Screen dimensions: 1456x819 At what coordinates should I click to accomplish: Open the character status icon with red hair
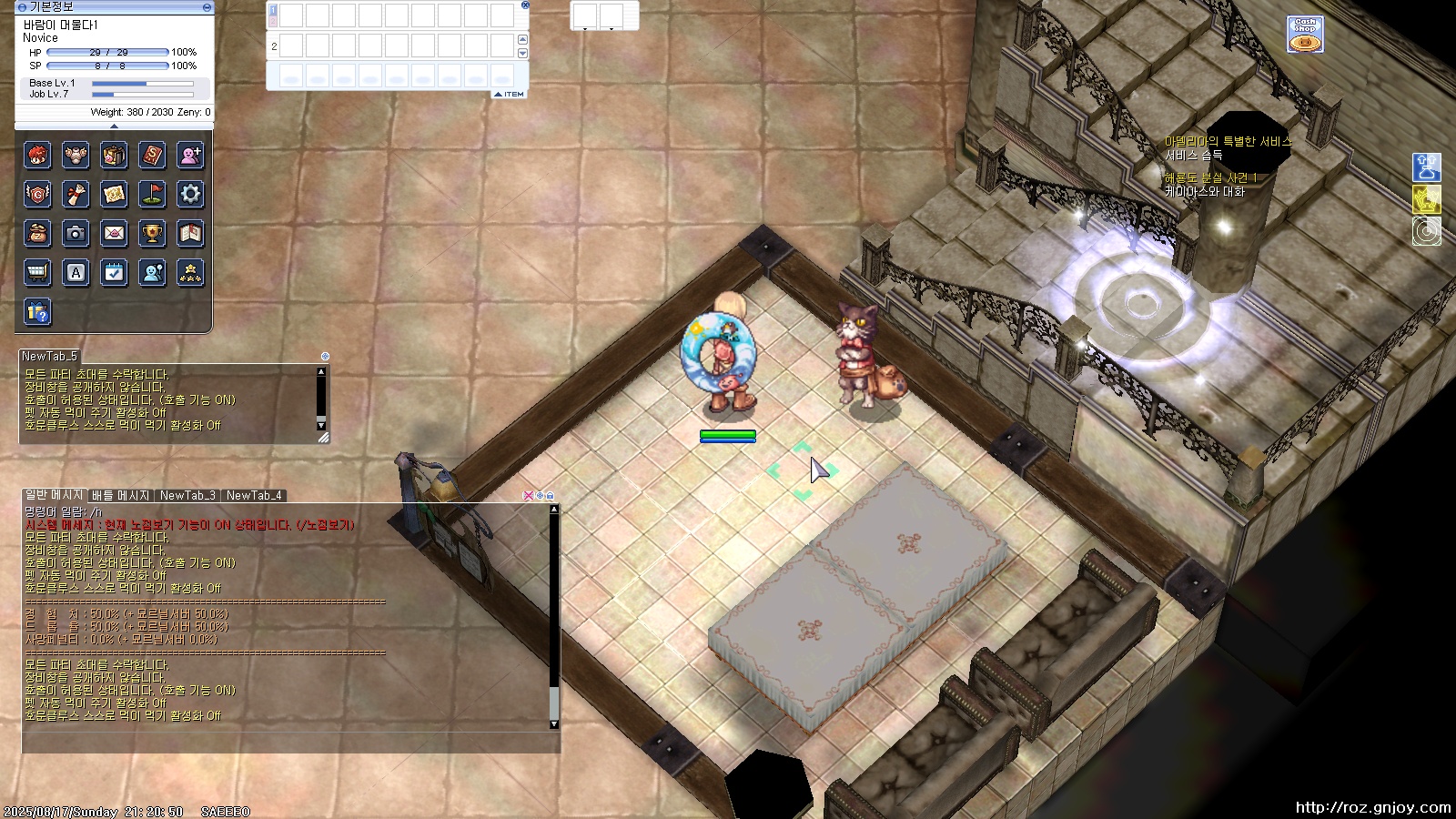point(37,156)
